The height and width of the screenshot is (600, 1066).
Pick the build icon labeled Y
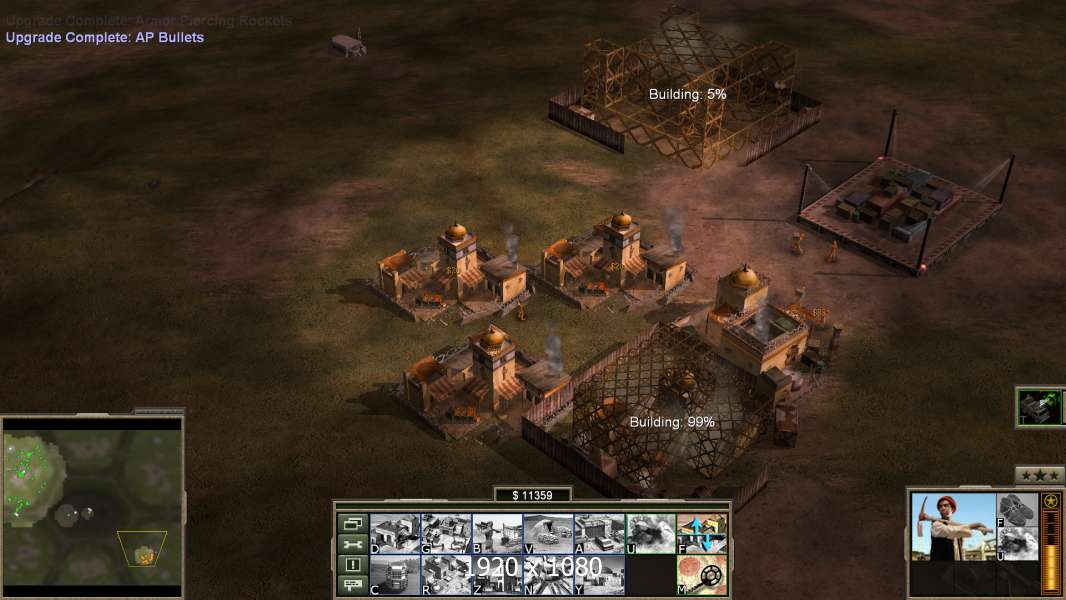point(599,575)
